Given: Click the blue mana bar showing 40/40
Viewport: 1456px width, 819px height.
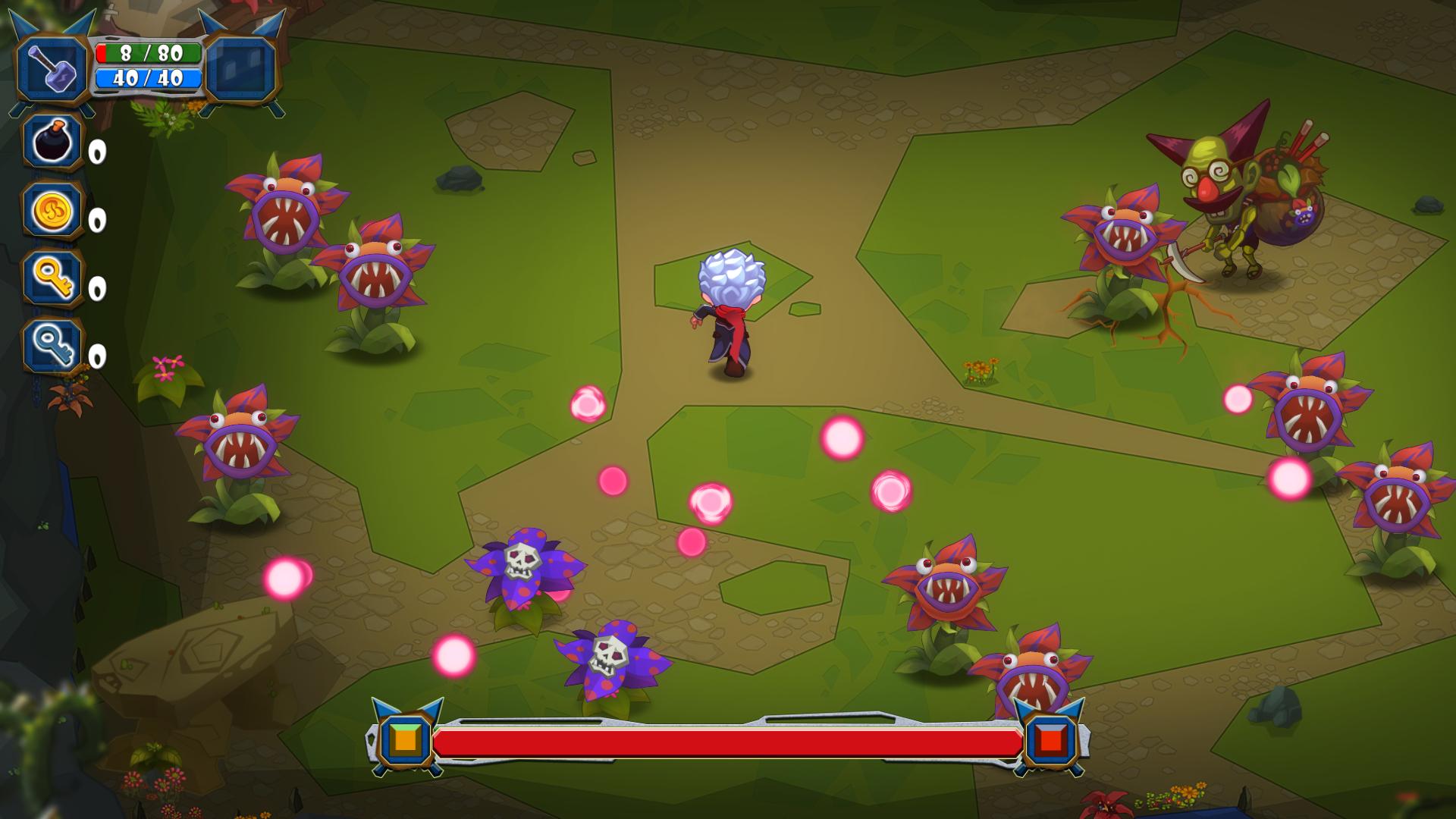Looking at the screenshot, I should tap(148, 78).
